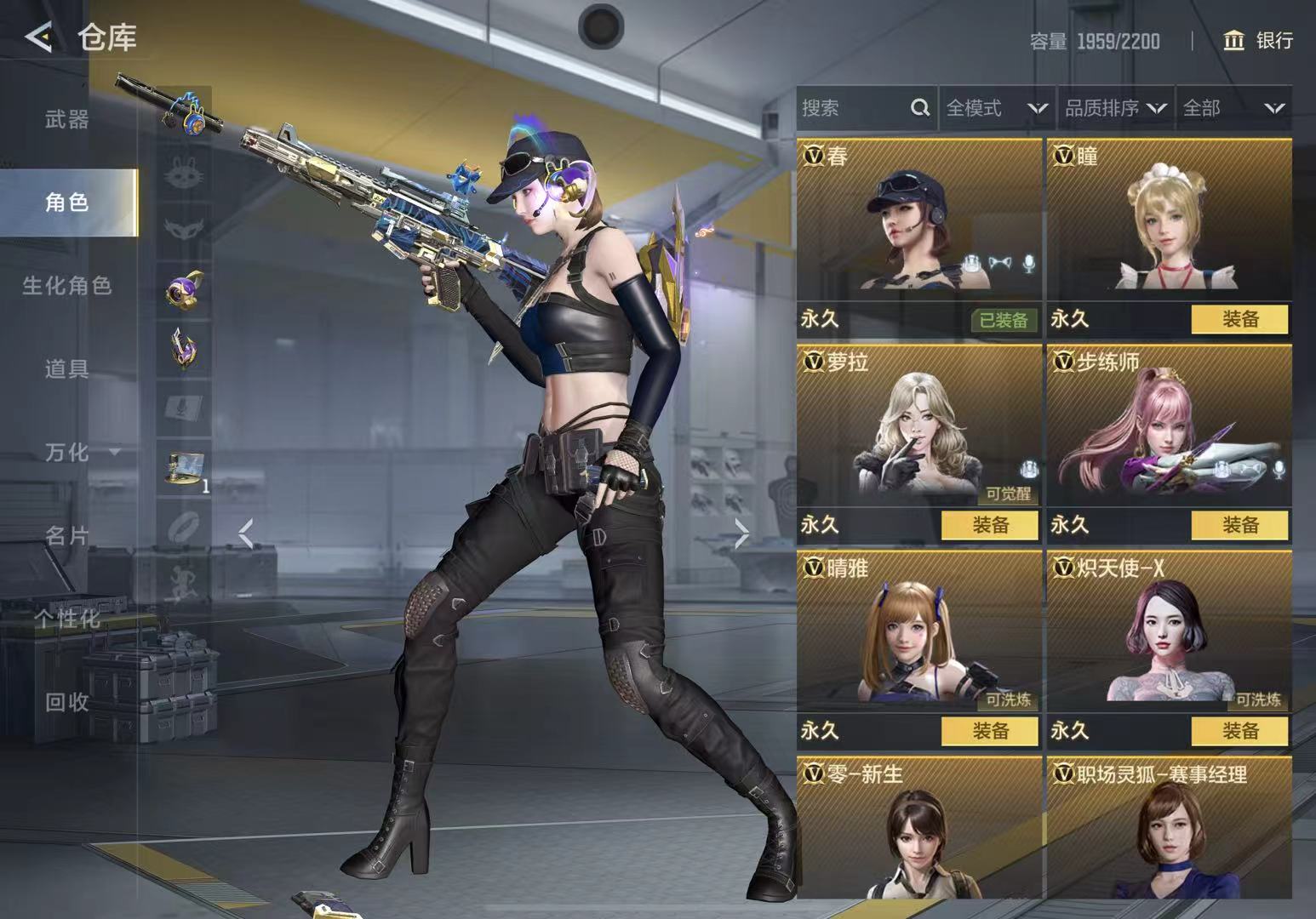Switch to the 武器 weapons tab
The image size is (1316, 919).
(x=67, y=120)
